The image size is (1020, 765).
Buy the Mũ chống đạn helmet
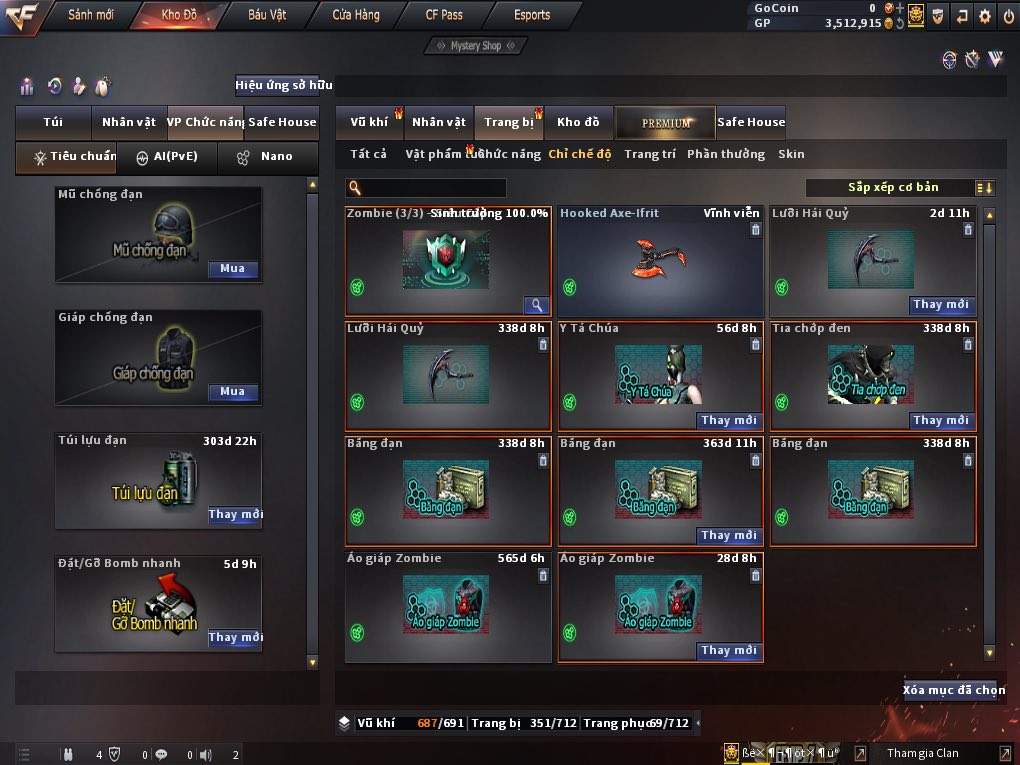click(232, 269)
